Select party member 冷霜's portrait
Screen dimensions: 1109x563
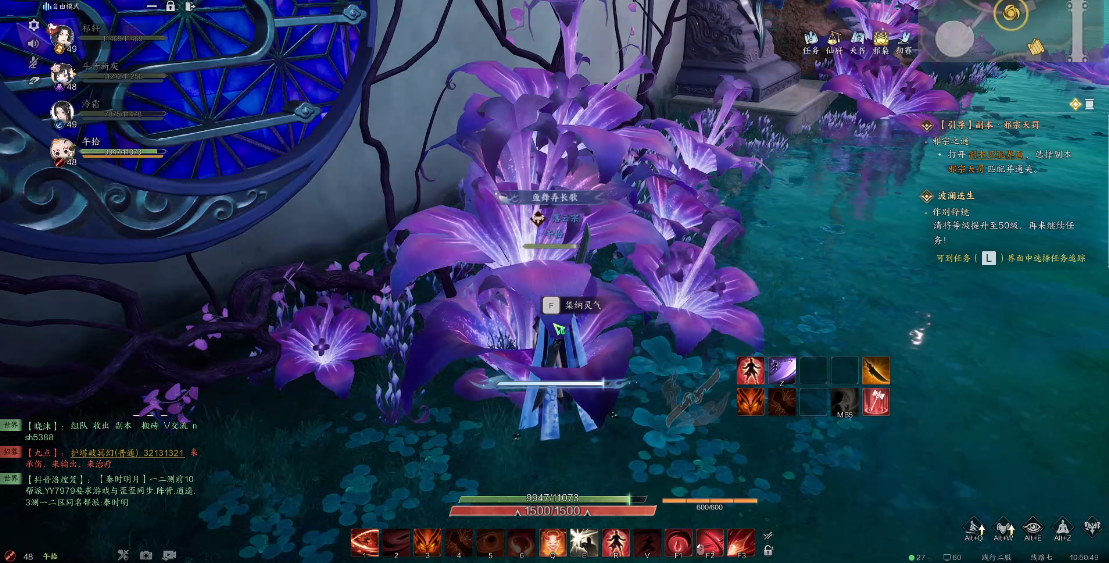pos(62,109)
